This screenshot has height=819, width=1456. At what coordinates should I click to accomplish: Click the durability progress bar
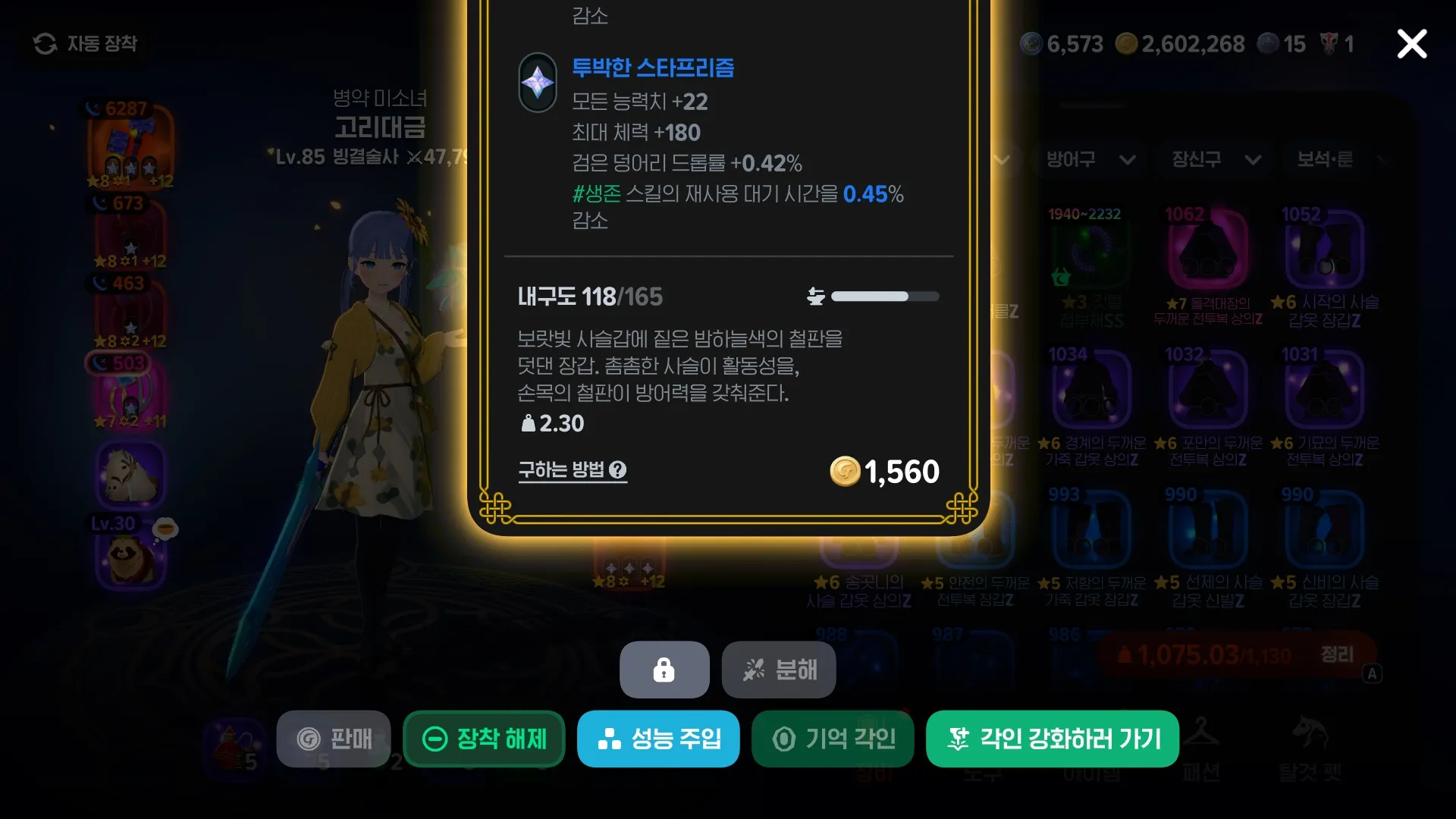[x=883, y=297]
